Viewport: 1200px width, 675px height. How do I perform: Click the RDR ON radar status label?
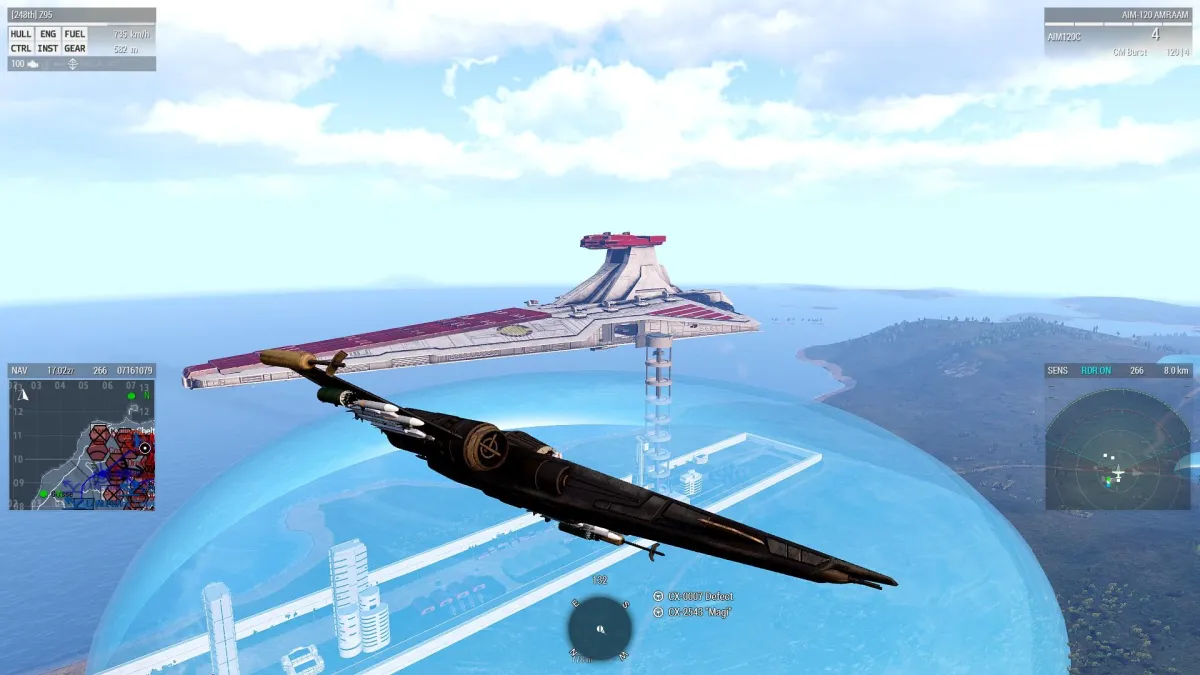[x=1096, y=370]
